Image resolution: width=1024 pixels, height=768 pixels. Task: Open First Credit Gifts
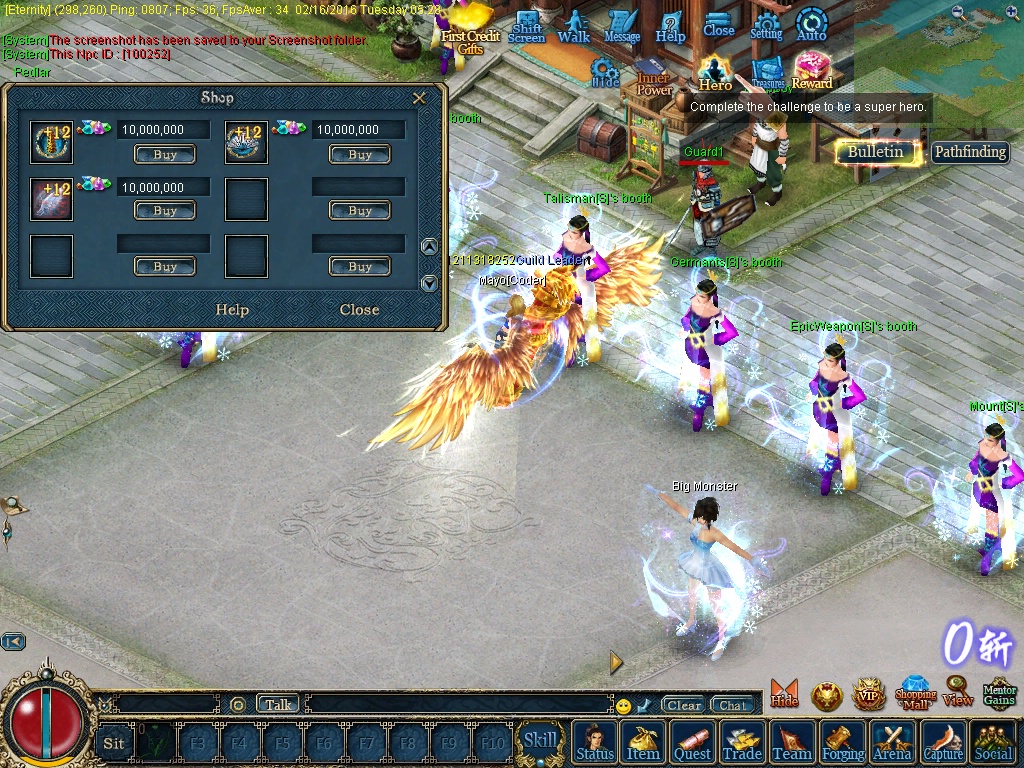coord(470,30)
